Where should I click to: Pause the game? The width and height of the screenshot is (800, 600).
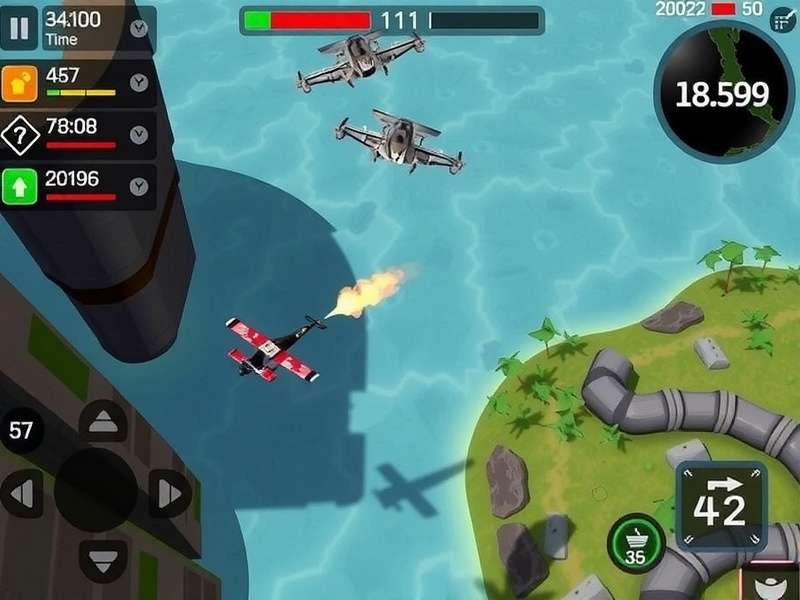pyautogui.click(x=19, y=28)
